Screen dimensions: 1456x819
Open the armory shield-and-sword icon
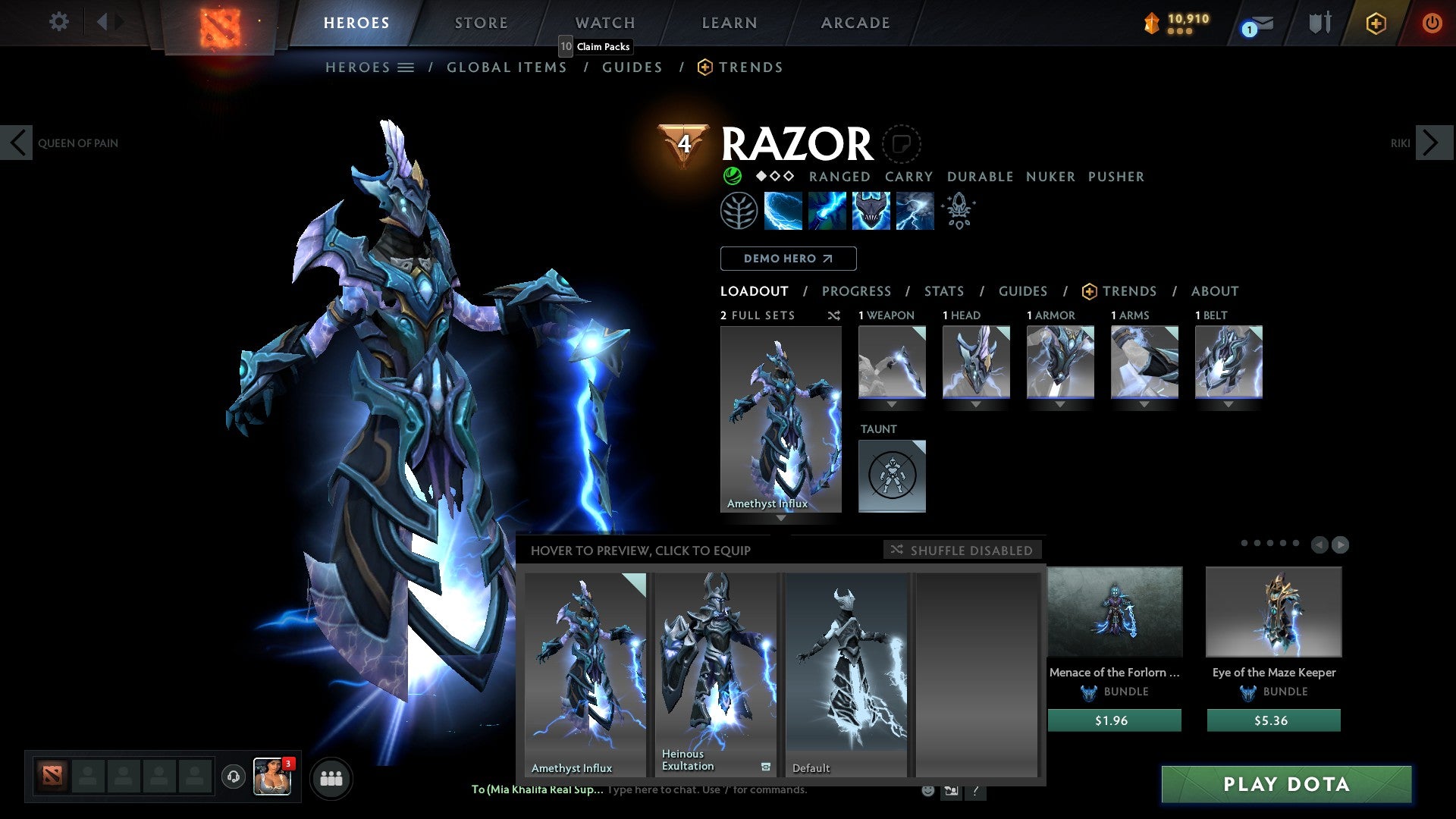click(x=1320, y=23)
